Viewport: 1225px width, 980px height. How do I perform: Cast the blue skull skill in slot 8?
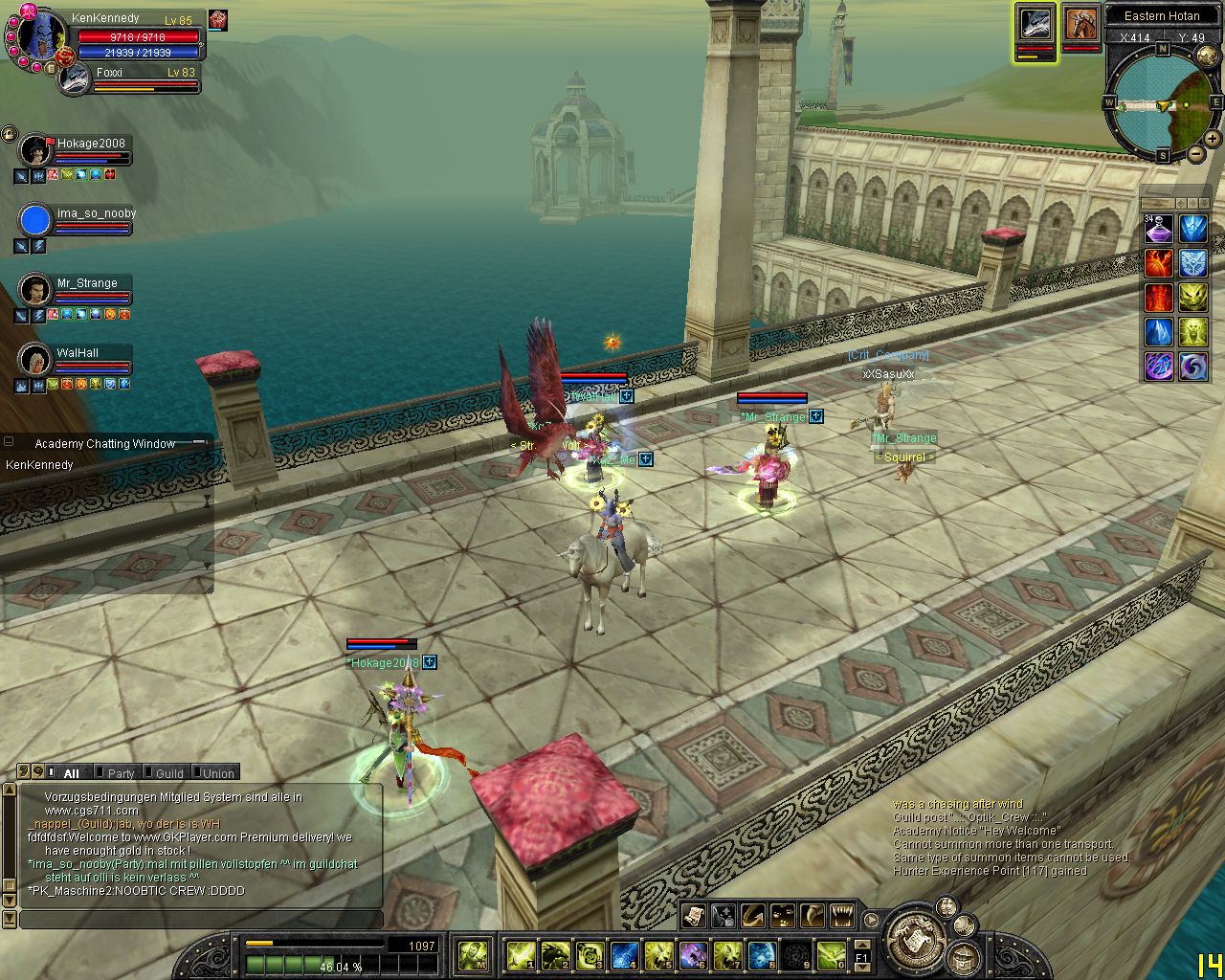tap(762, 954)
